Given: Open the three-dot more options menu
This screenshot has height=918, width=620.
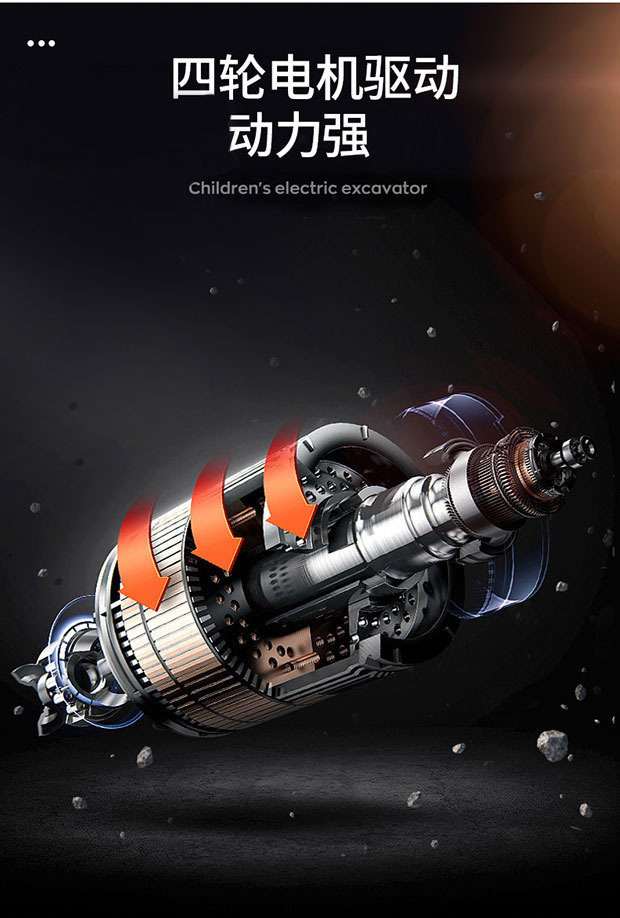Looking at the screenshot, I should pyautogui.click(x=41, y=43).
